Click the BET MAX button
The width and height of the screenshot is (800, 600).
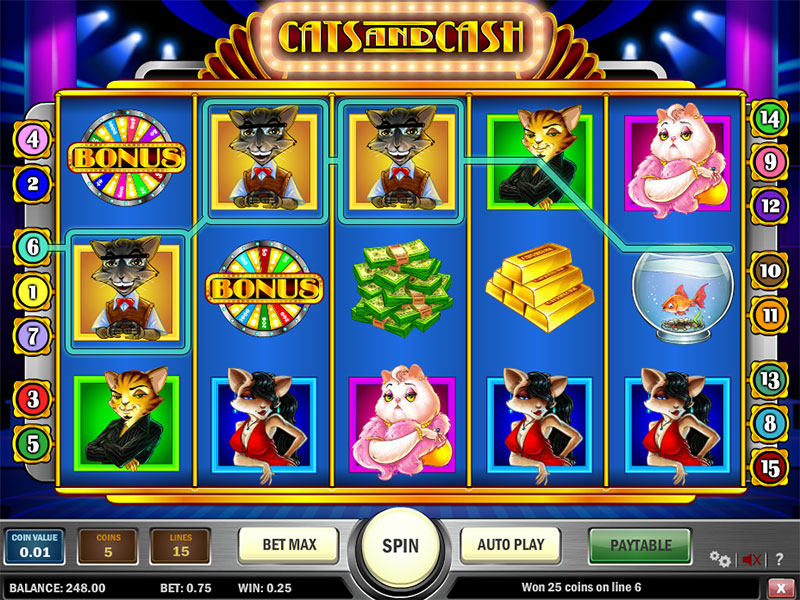pyautogui.click(x=288, y=545)
